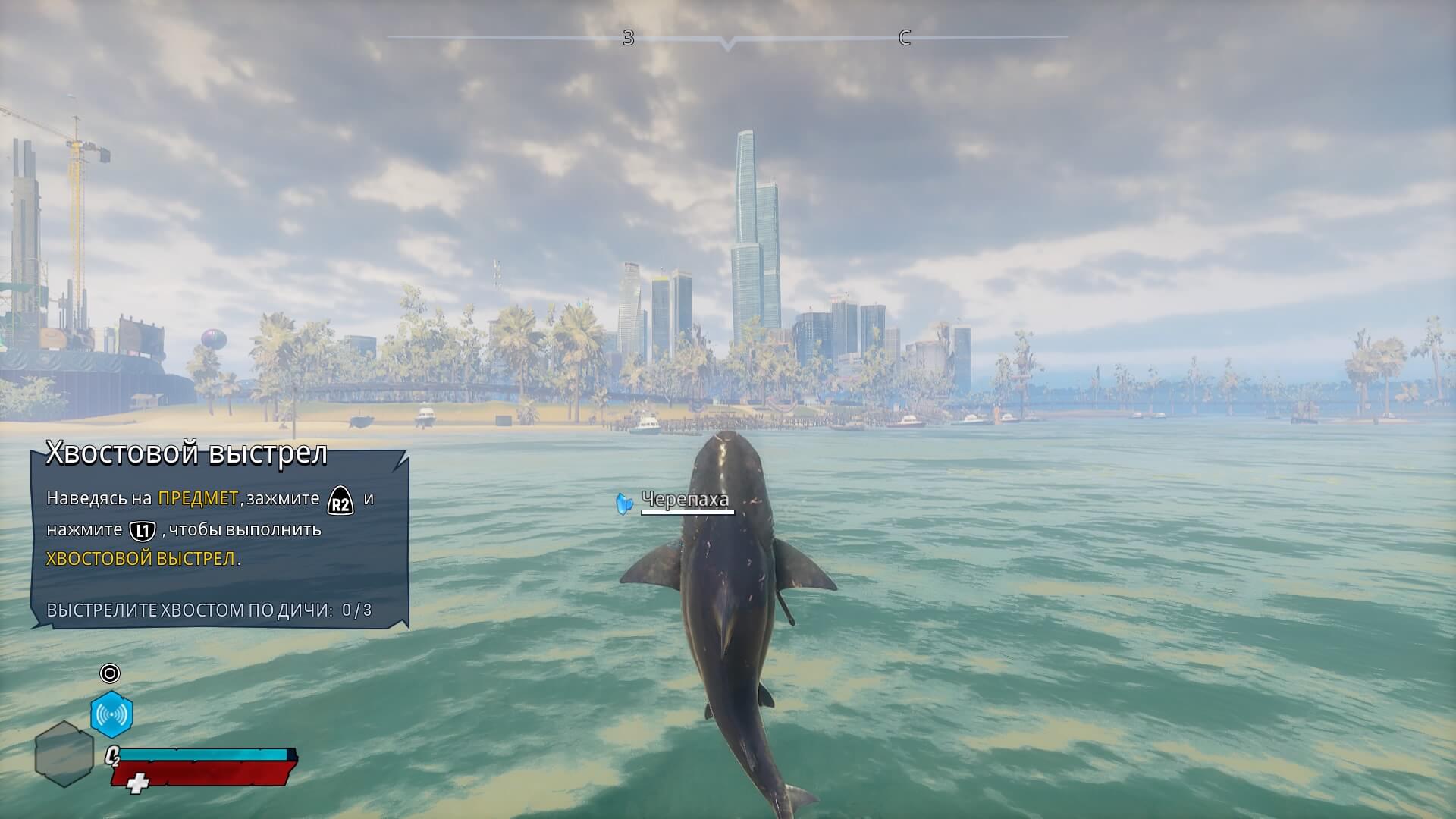Click the Хвостовой выстрел tutorial panel

click(x=220, y=538)
